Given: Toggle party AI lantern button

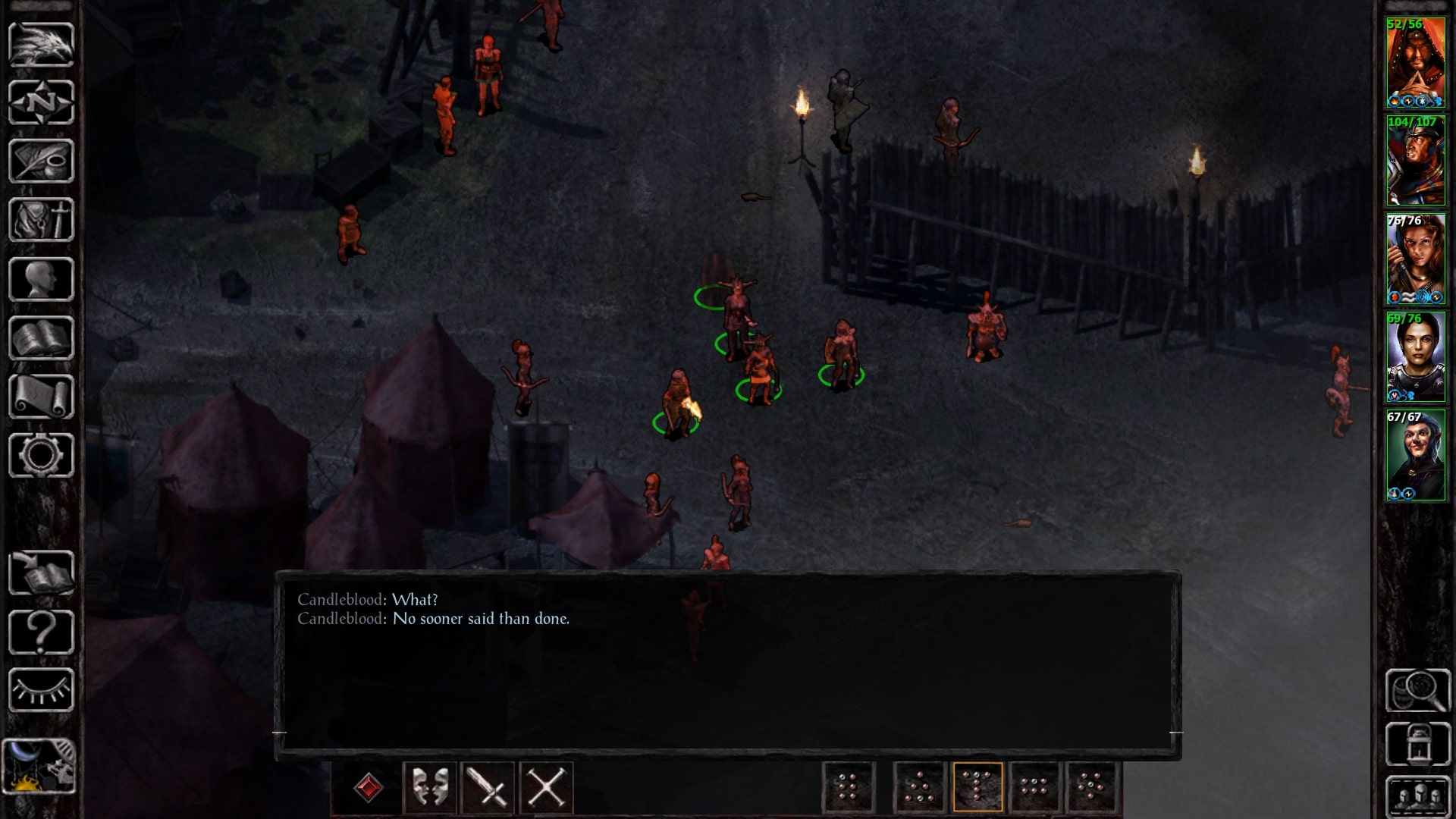Looking at the screenshot, I should point(1417,745).
